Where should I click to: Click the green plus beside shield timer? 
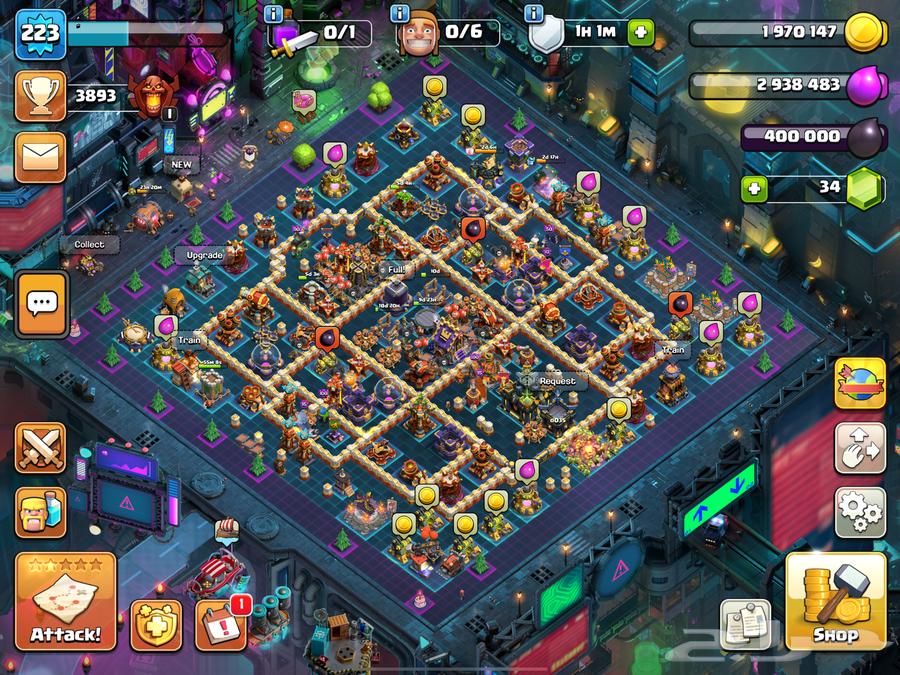click(638, 32)
